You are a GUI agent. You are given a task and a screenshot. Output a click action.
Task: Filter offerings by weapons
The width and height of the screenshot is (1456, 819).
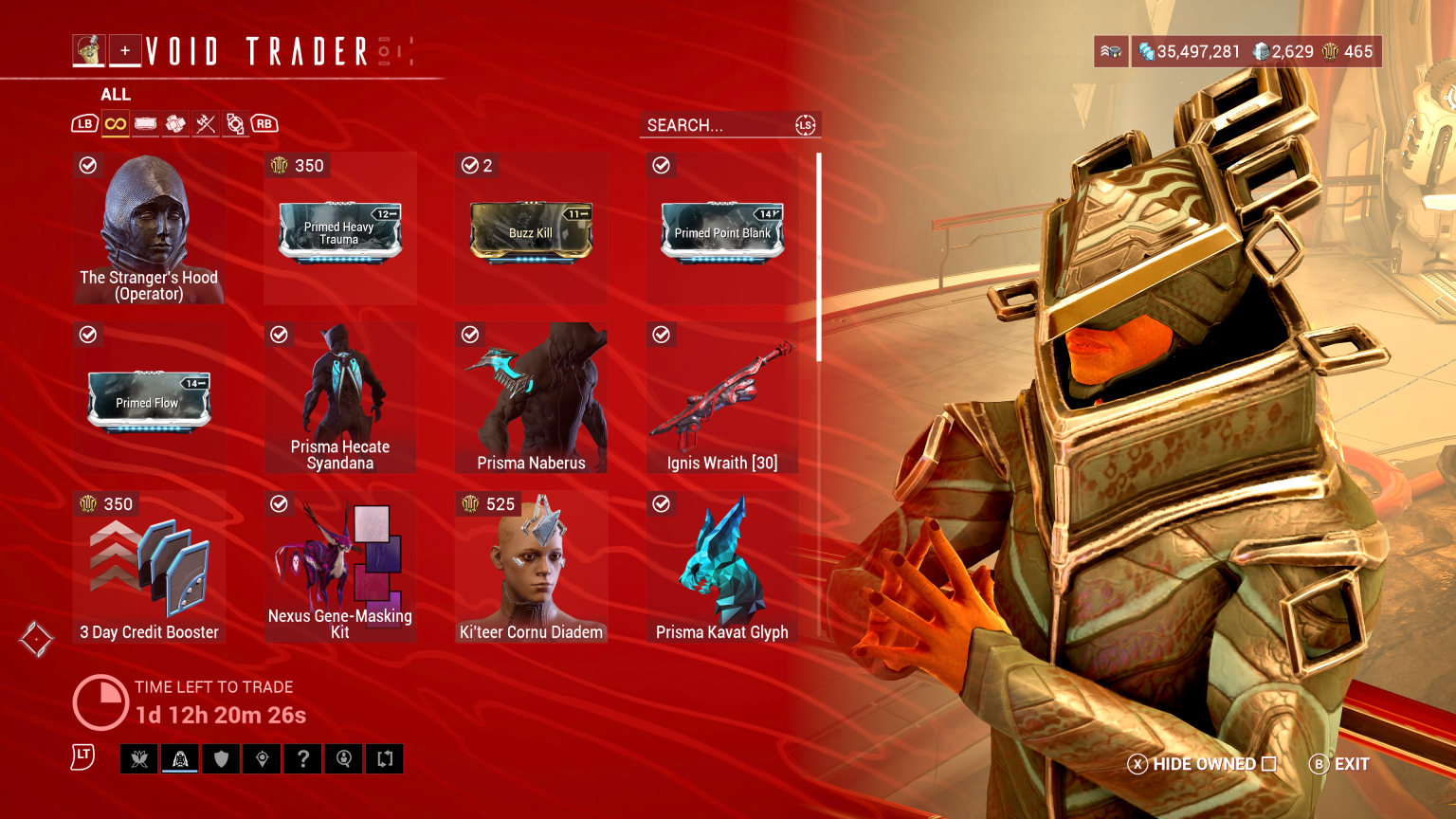pyautogui.click(x=206, y=123)
